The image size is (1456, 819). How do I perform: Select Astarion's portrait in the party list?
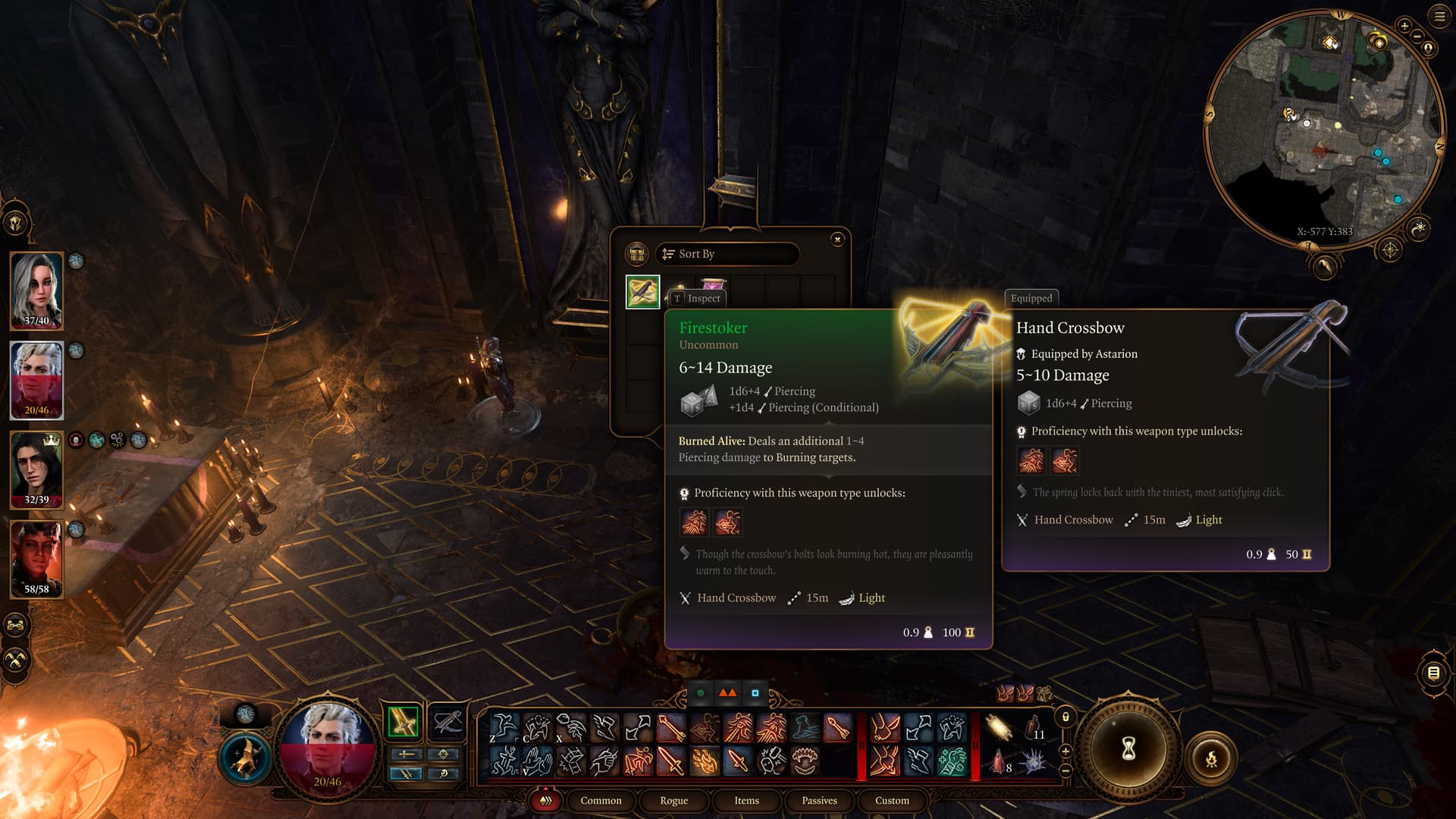tap(36, 380)
